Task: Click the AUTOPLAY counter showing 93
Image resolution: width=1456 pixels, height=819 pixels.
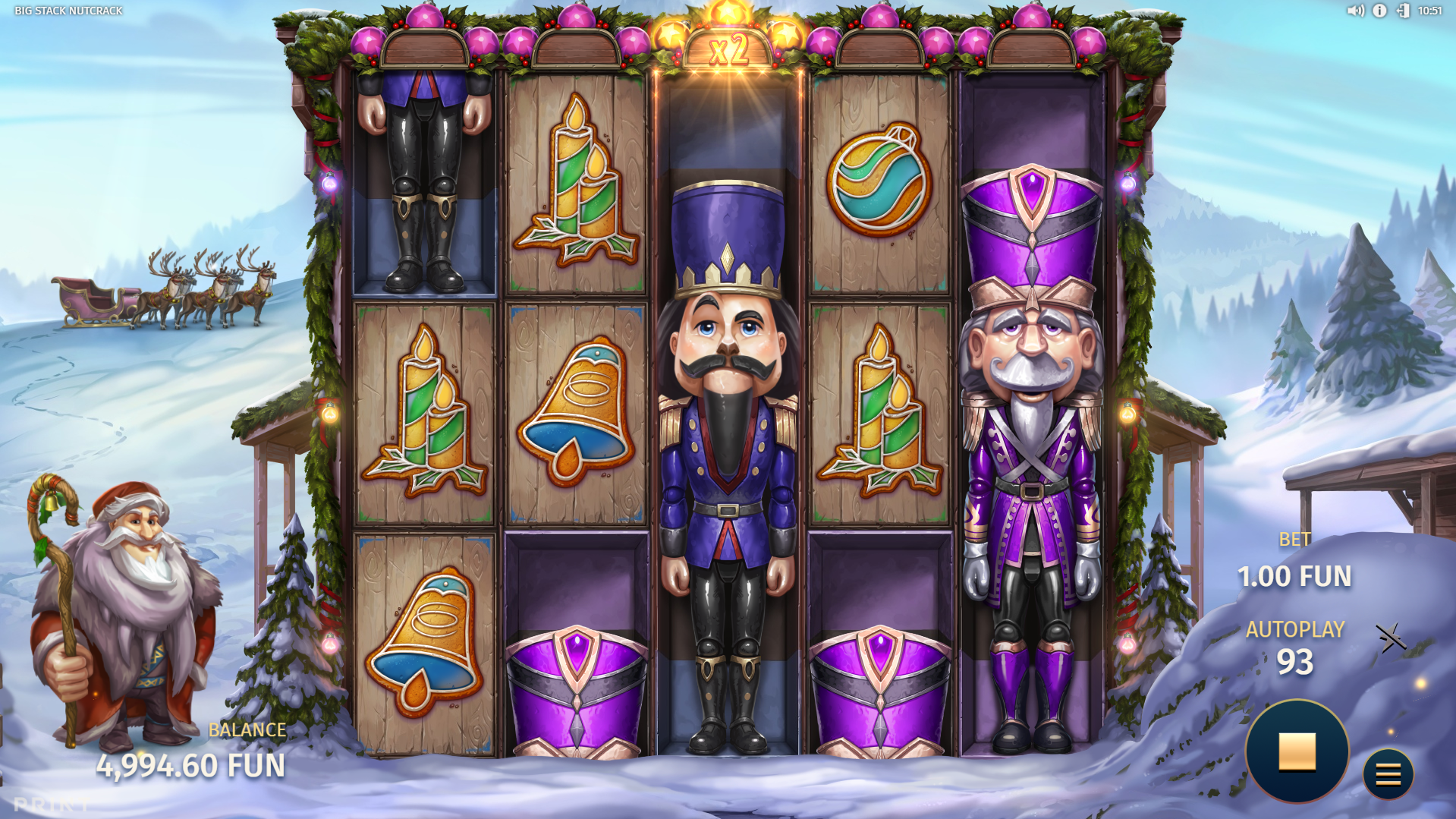Action: [1295, 660]
